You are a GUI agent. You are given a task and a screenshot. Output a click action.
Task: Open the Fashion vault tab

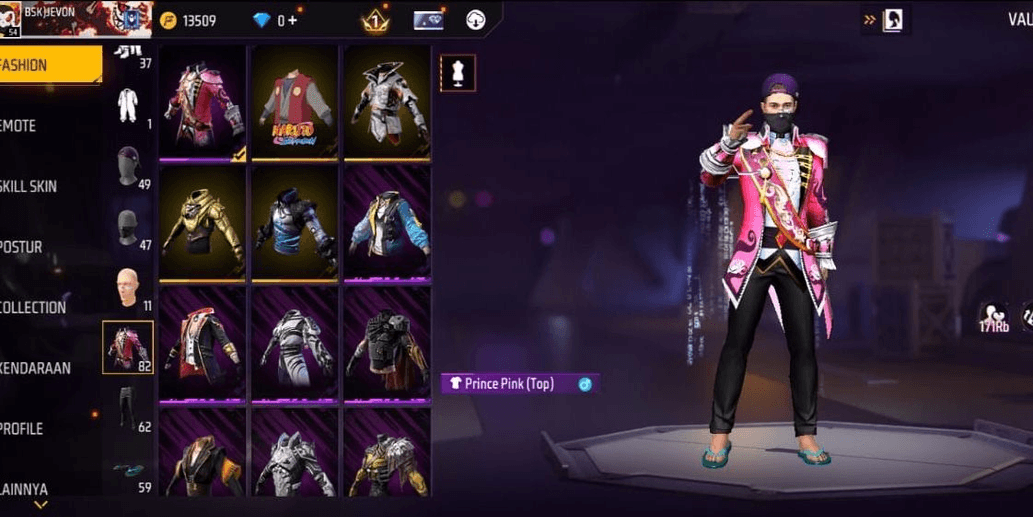pos(48,66)
